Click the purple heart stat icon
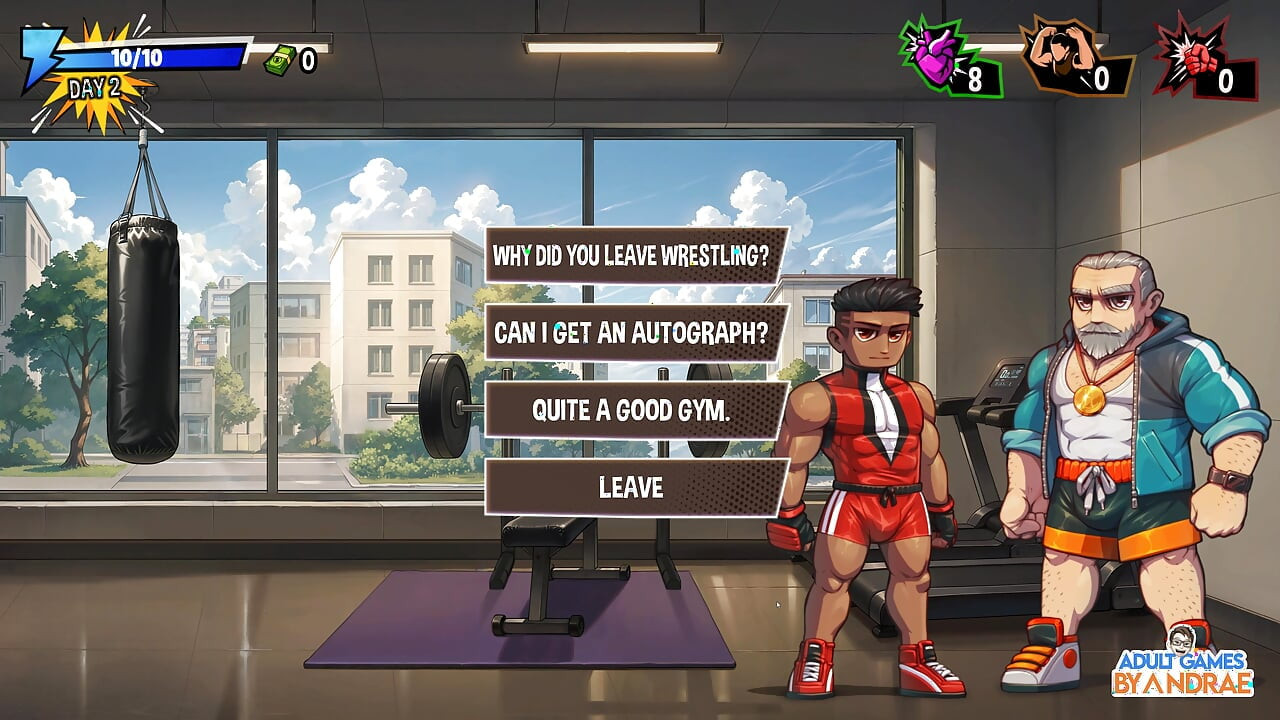This screenshot has width=1280, height=720. [x=936, y=60]
